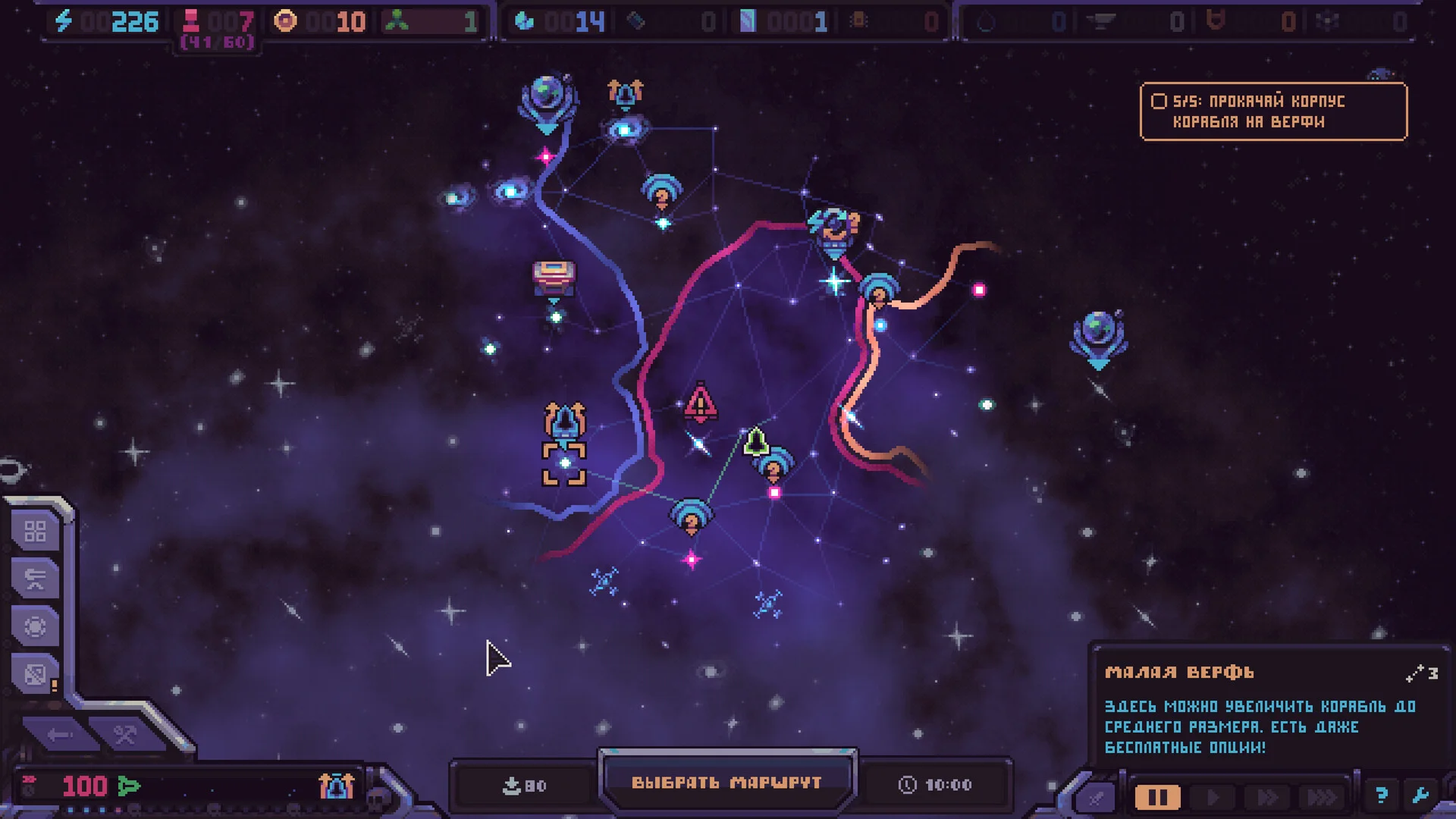Select the circular target side-panel button

[35, 626]
